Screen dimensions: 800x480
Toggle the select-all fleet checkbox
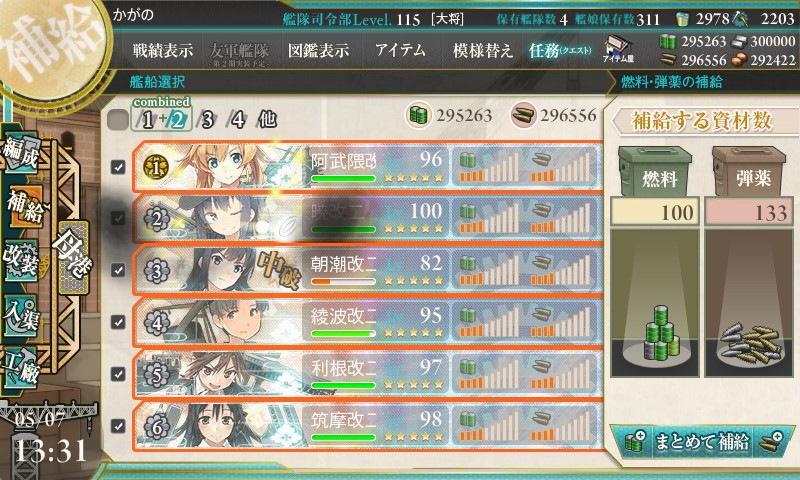pos(117,120)
